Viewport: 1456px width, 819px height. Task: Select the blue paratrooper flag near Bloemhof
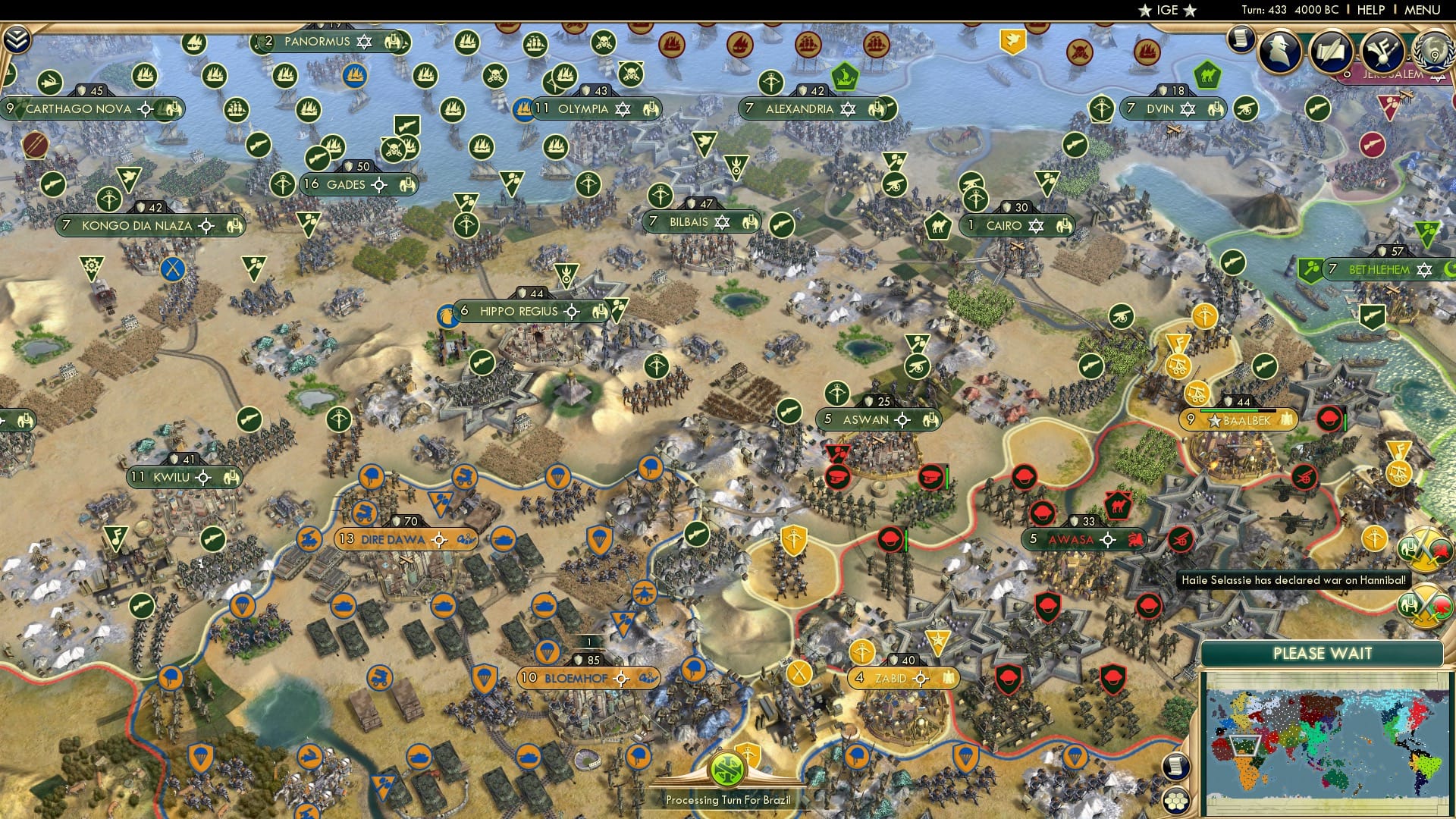pyautogui.click(x=546, y=652)
